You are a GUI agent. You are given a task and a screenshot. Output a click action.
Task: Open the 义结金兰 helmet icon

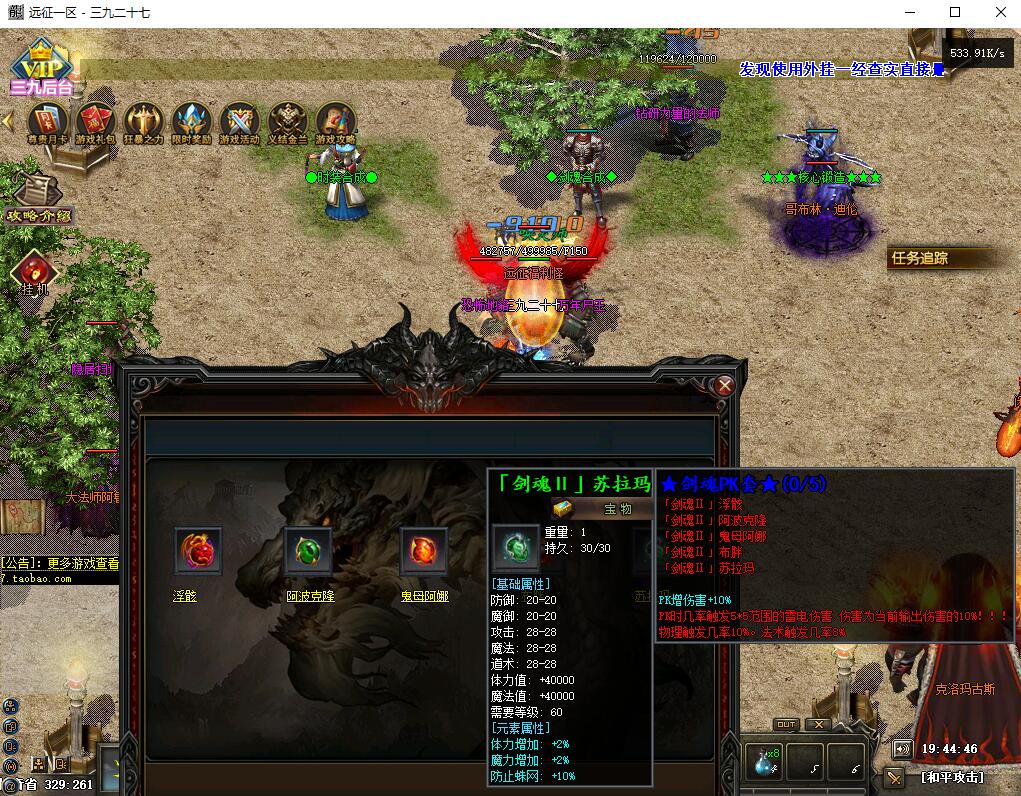pyautogui.click(x=287, y=122)
